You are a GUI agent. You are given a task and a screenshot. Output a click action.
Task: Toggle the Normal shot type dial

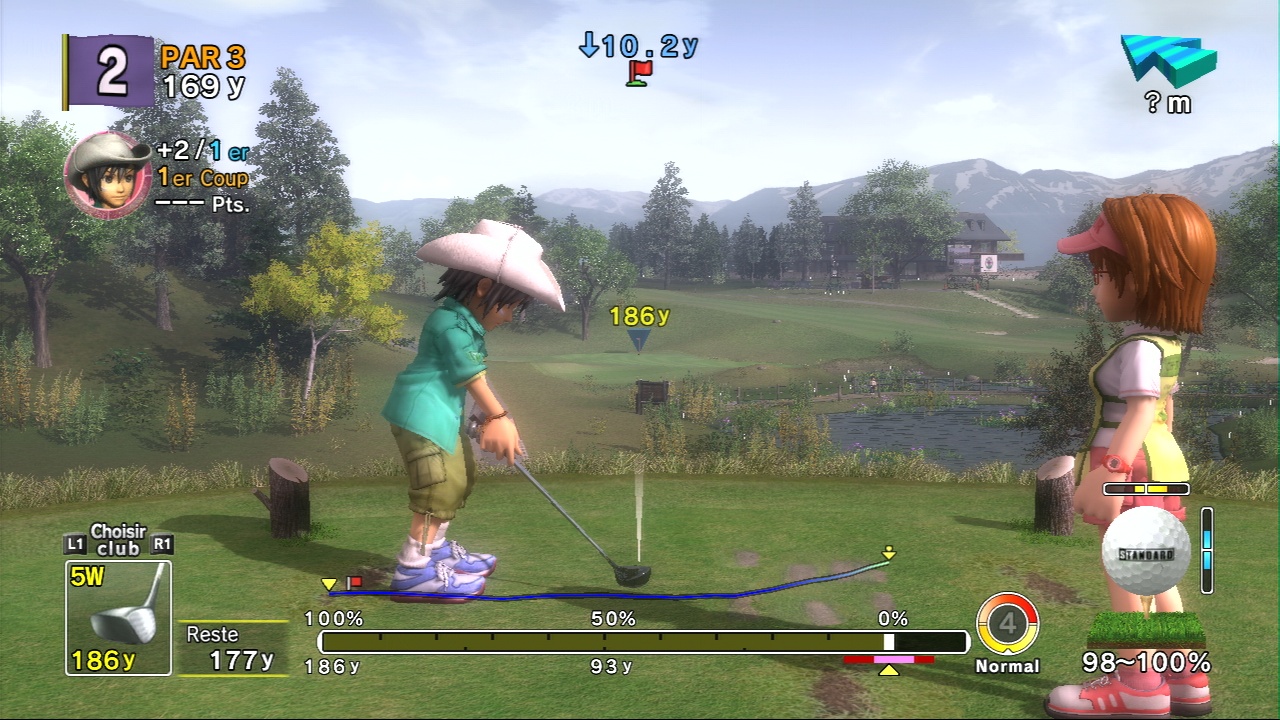(x=1007, y=625)
